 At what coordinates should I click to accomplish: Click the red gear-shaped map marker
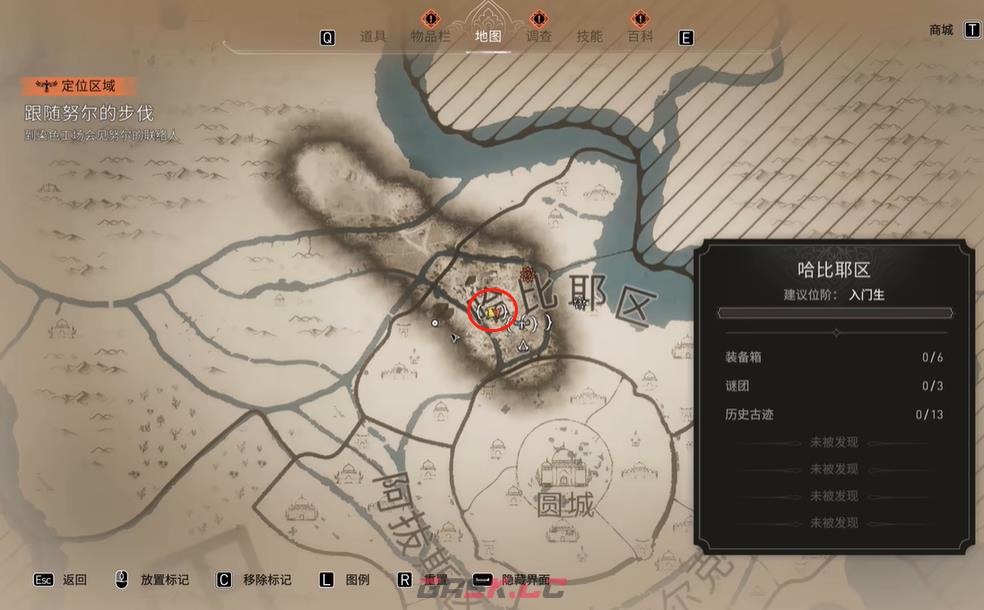click(529, 272)
